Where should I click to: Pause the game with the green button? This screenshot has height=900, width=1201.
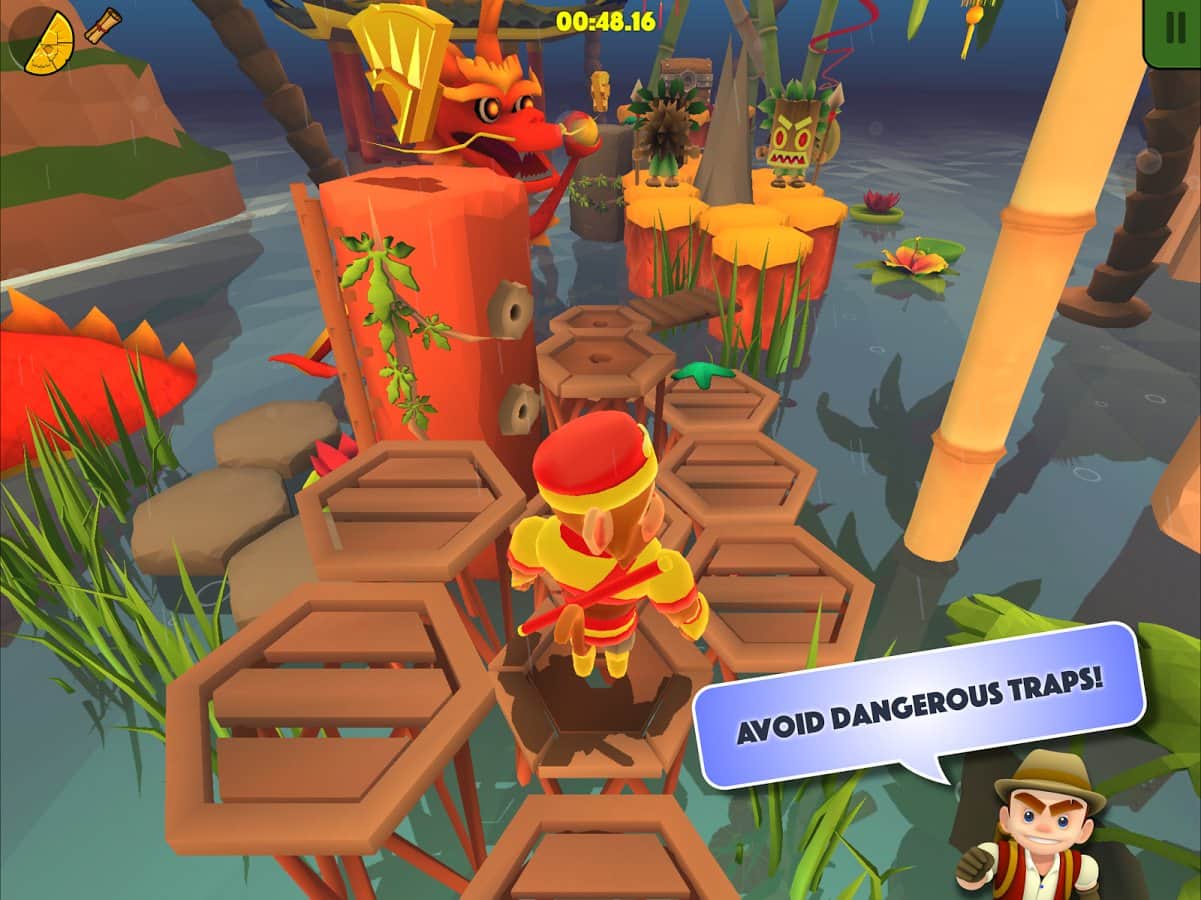tap(1175, 30)
